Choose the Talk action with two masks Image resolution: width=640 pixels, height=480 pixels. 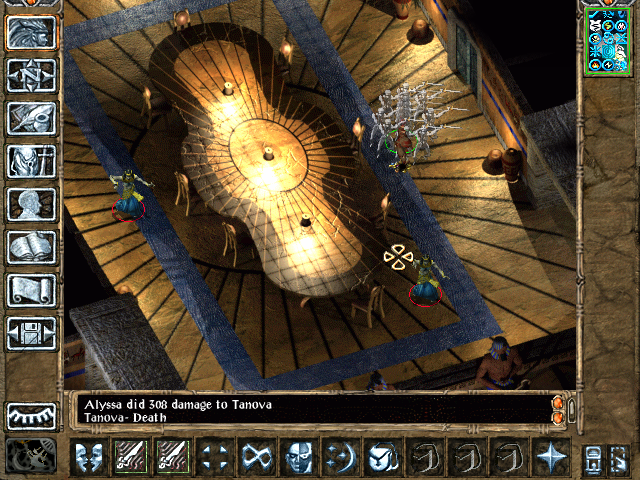88,456
